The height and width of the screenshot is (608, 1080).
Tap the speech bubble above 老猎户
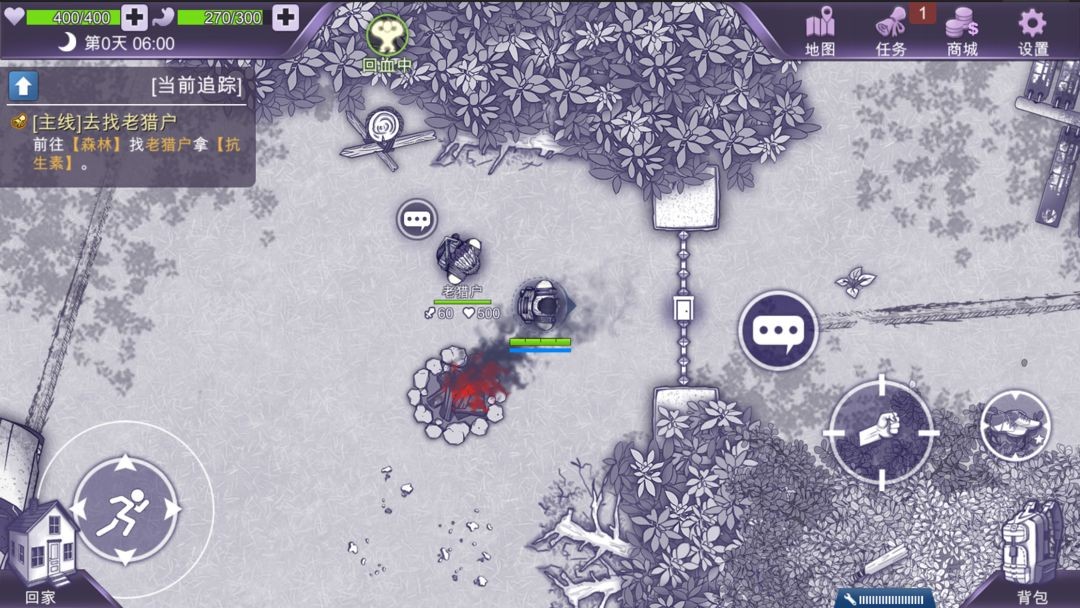(416, 219)
